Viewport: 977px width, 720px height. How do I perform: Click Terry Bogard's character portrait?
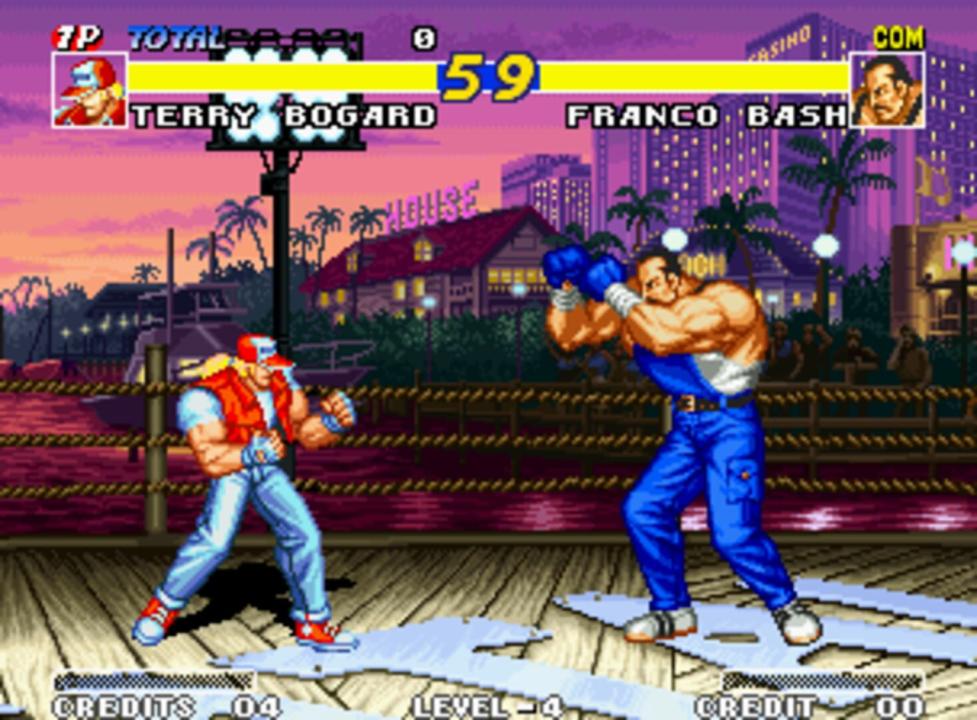(x=89, y=90)
